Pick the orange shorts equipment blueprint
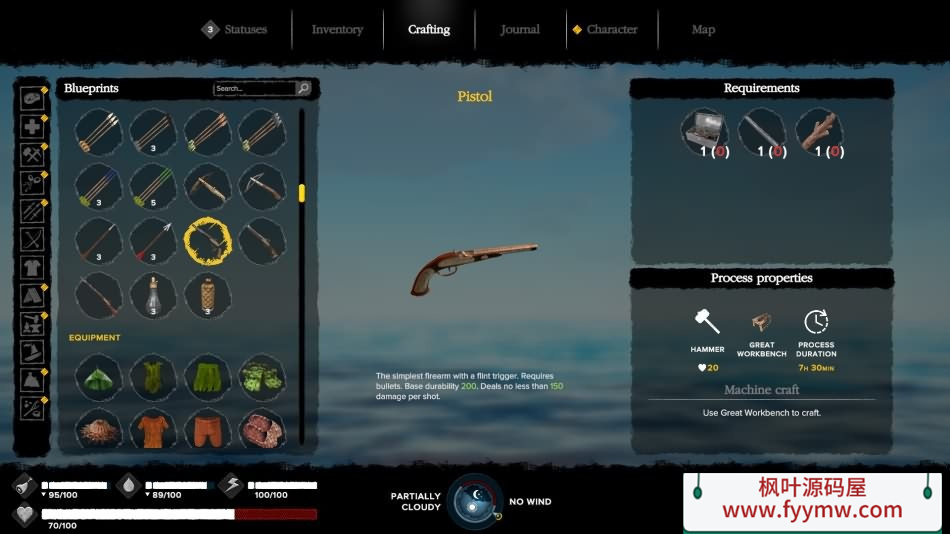This screenshot has width=950, height=534. (208, 429)
